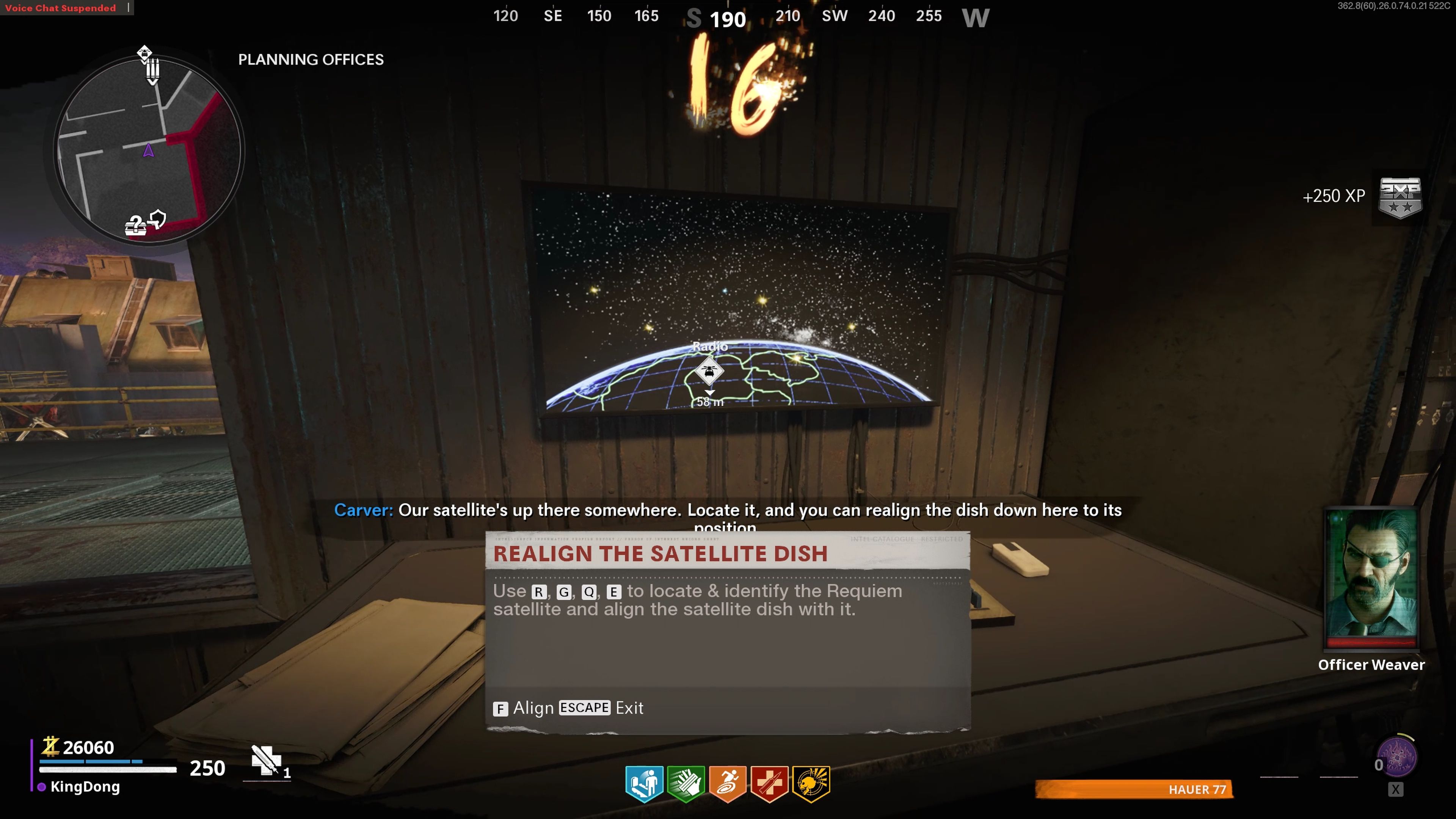Click the yellow skull crosshair perk icon
The height and width of the screenshot is (819, 1456).
[x=811, y=783]
